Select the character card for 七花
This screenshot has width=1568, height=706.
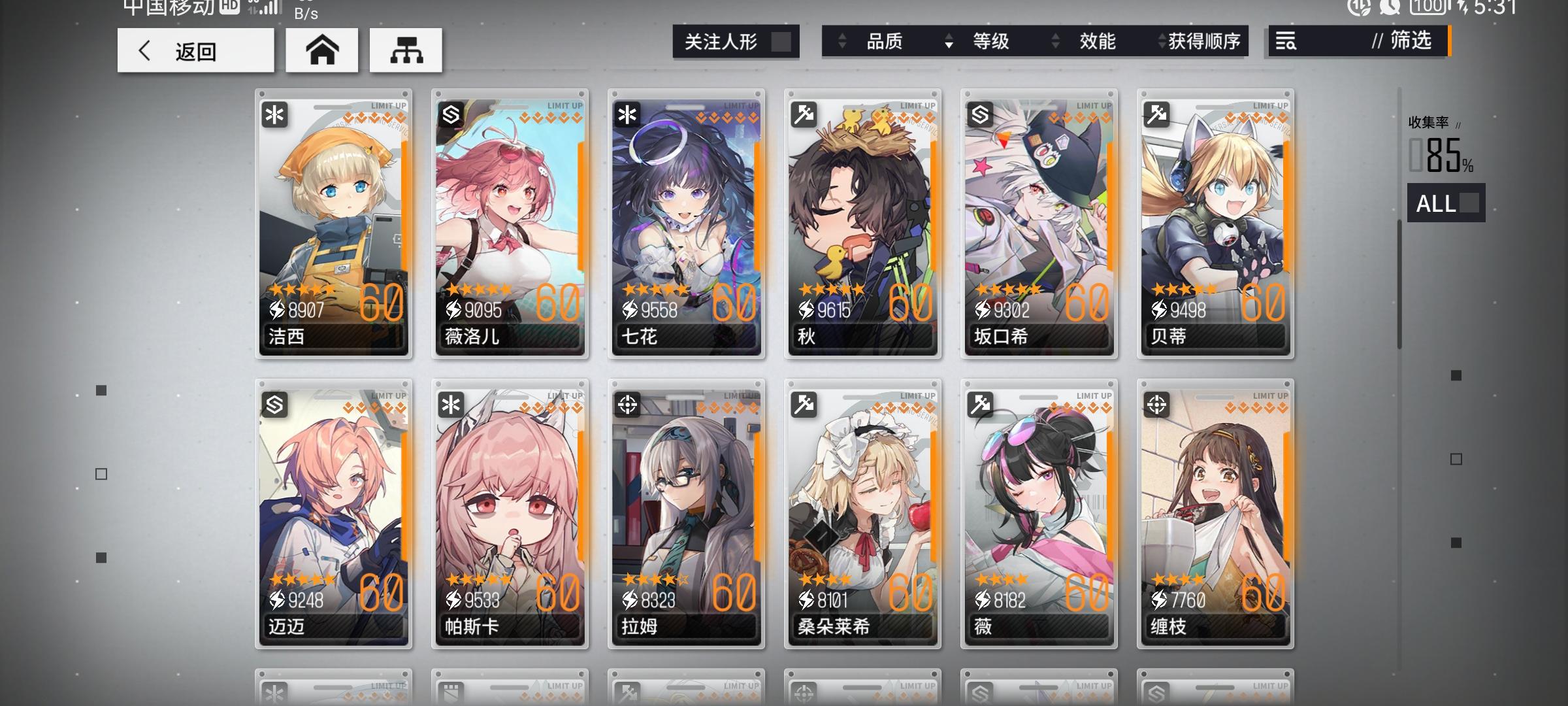pos(686,222)
